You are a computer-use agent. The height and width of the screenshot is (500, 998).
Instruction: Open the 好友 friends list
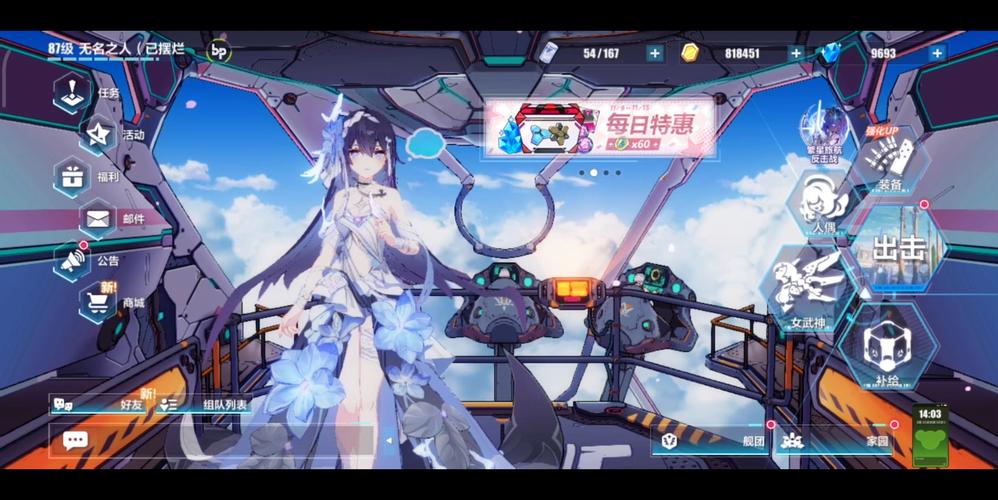100,404
